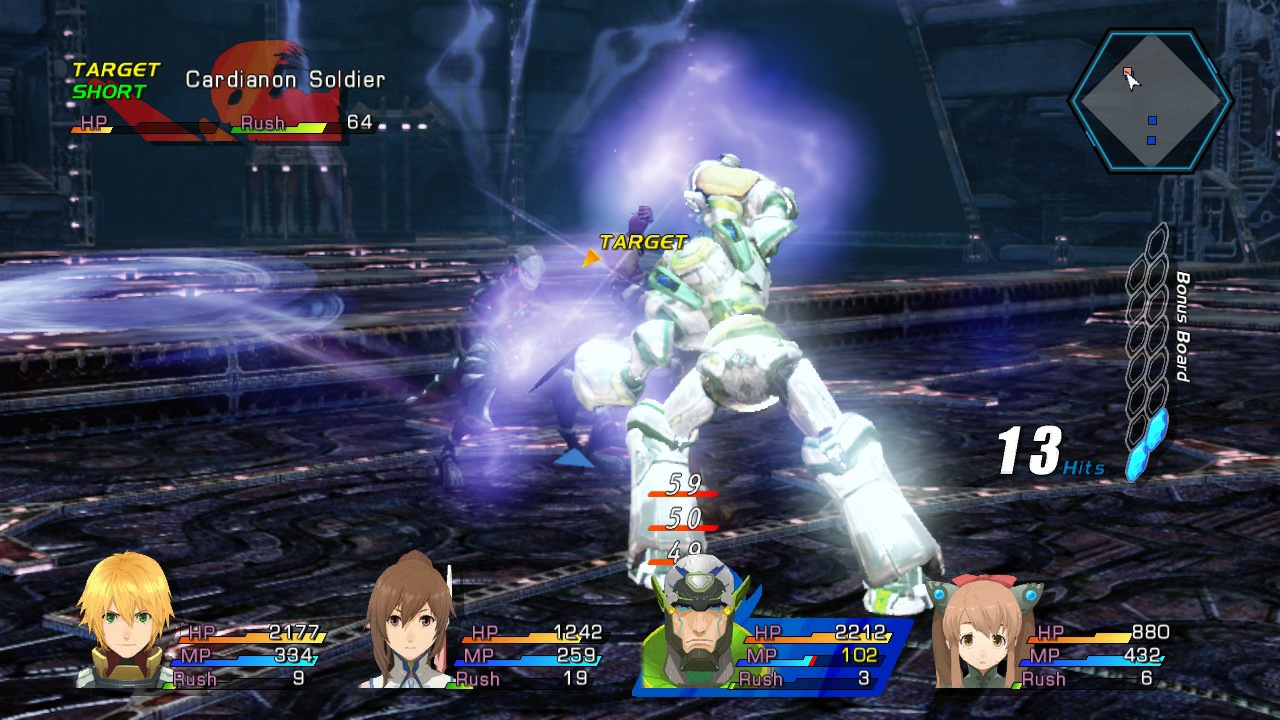Click the yellow TARGET arrow marker

tap(592, 258)
